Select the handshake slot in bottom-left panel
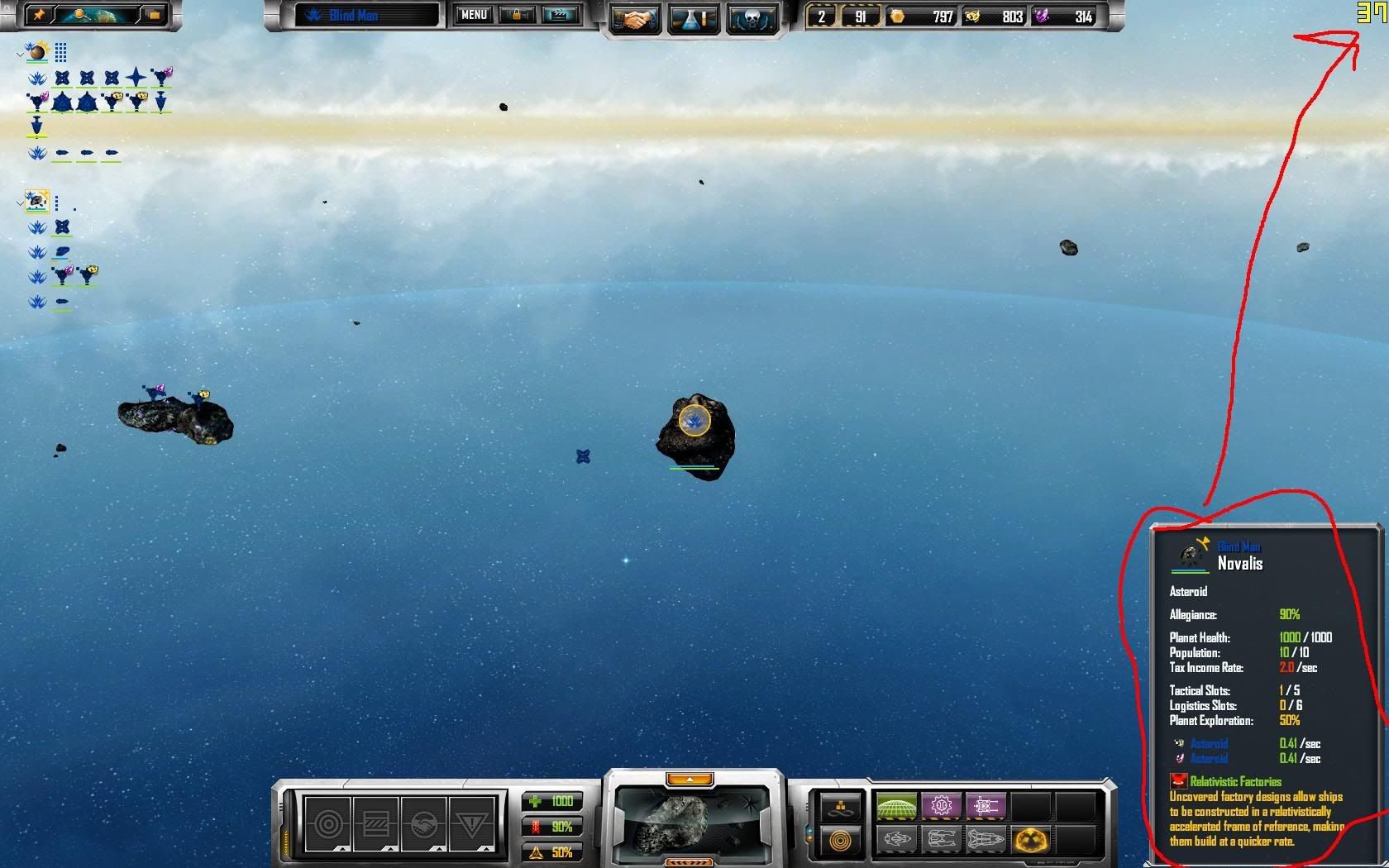The image size is (1389, 868). pyautogui.click(x=423, y=823)
